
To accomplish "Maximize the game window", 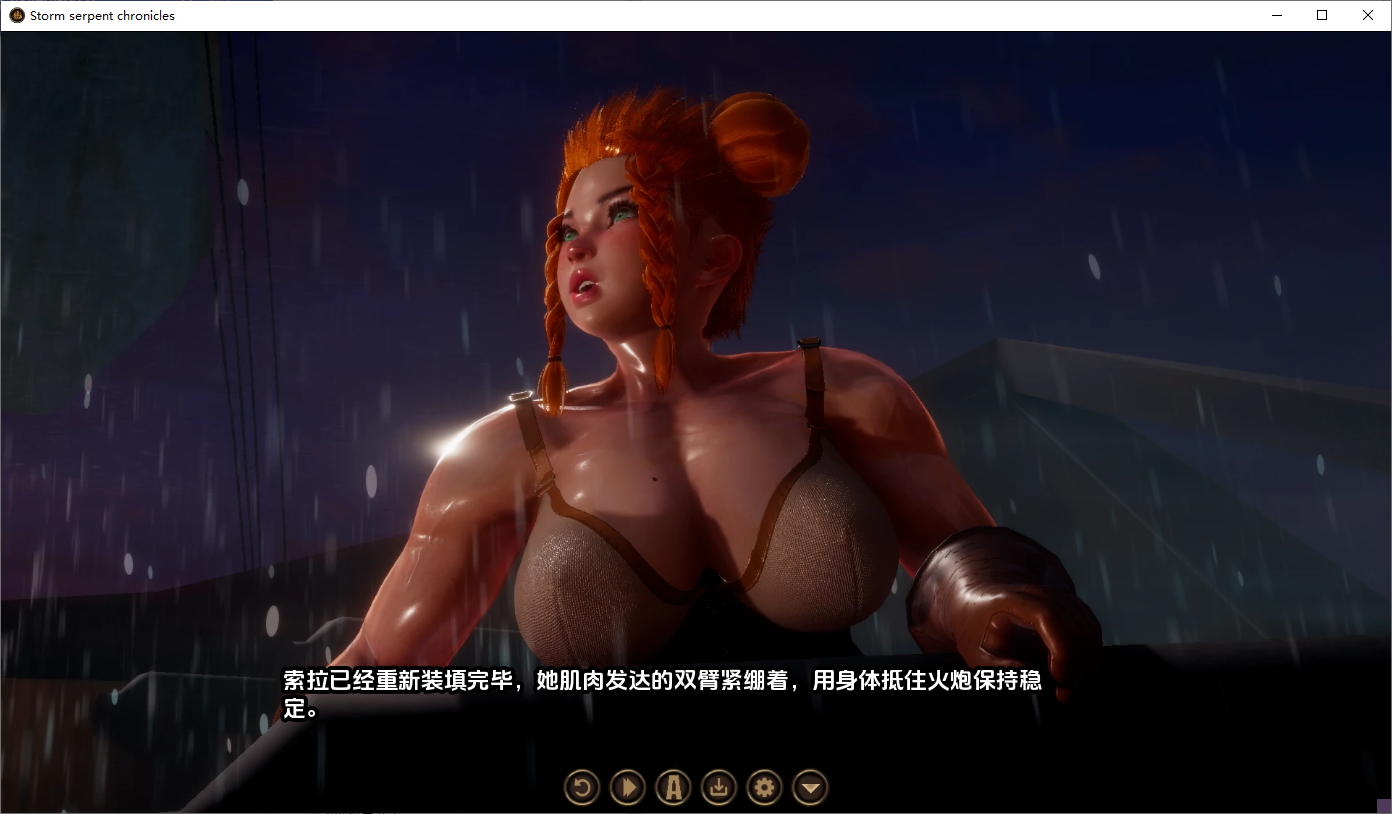I will click(1322, 15).
